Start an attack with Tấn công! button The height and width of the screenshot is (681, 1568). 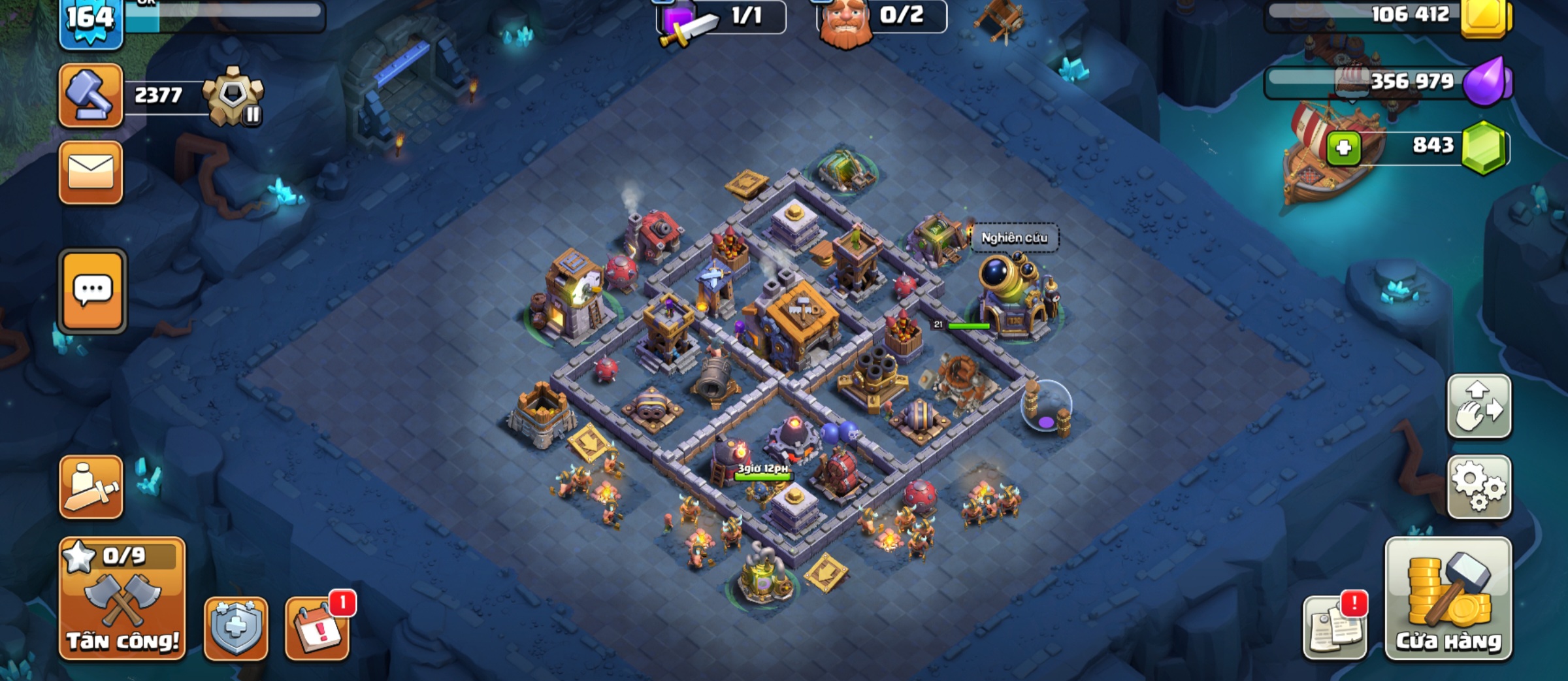point(122,599)
